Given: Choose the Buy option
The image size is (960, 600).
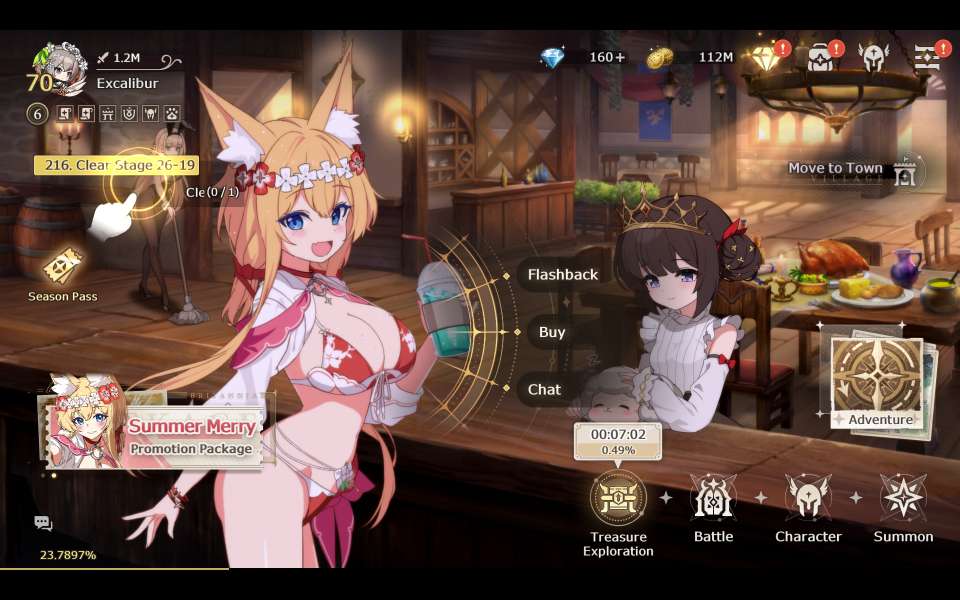Looking at the screenshot, I should [x=552, y=332].
